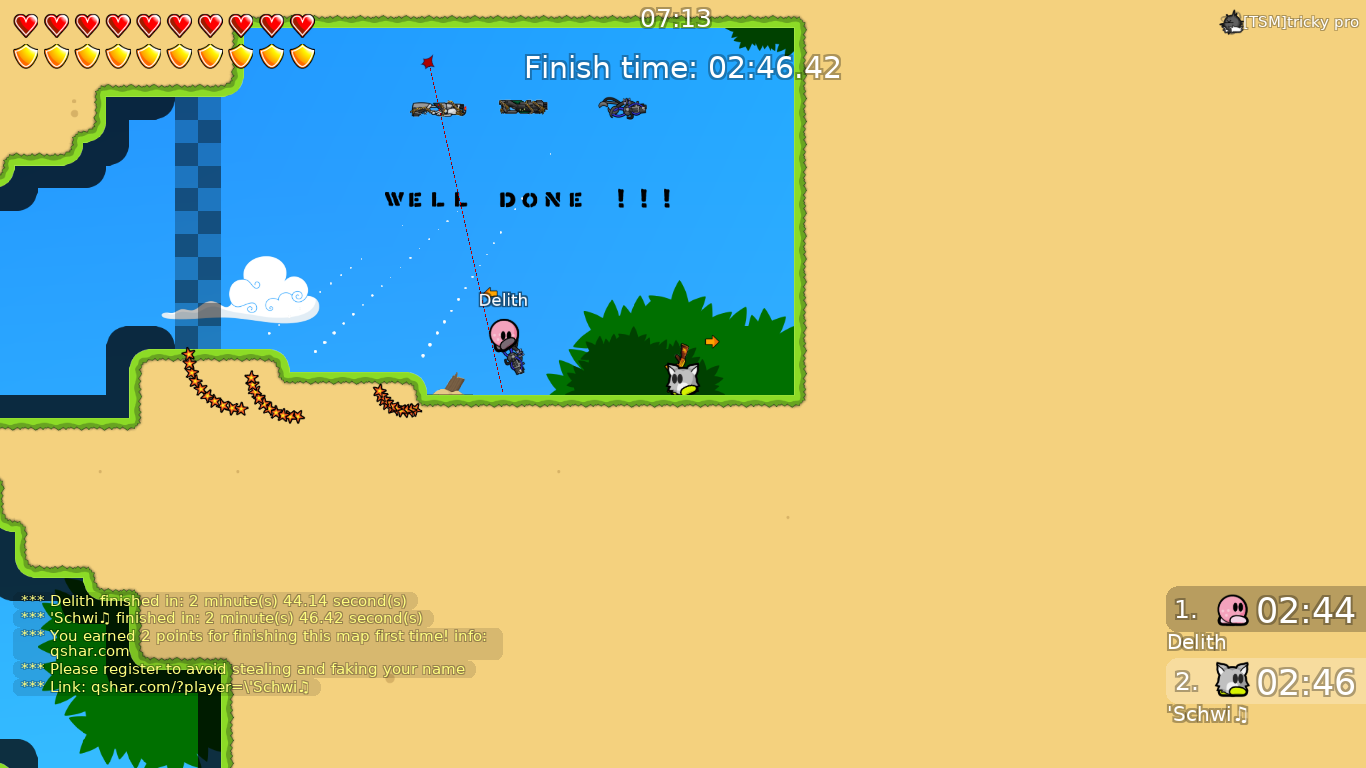The width and height of the screenshot is (1366, 768).
Task: Click the red finish flag
Action: coord(428,60)
